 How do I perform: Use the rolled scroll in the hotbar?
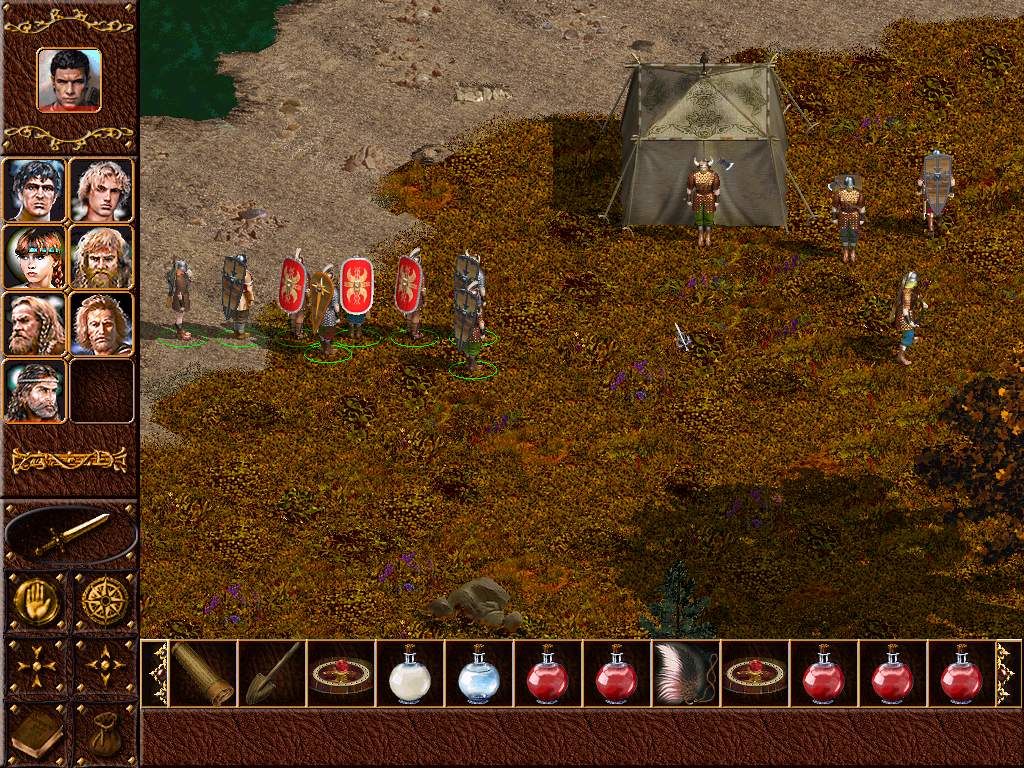(203, 673)
